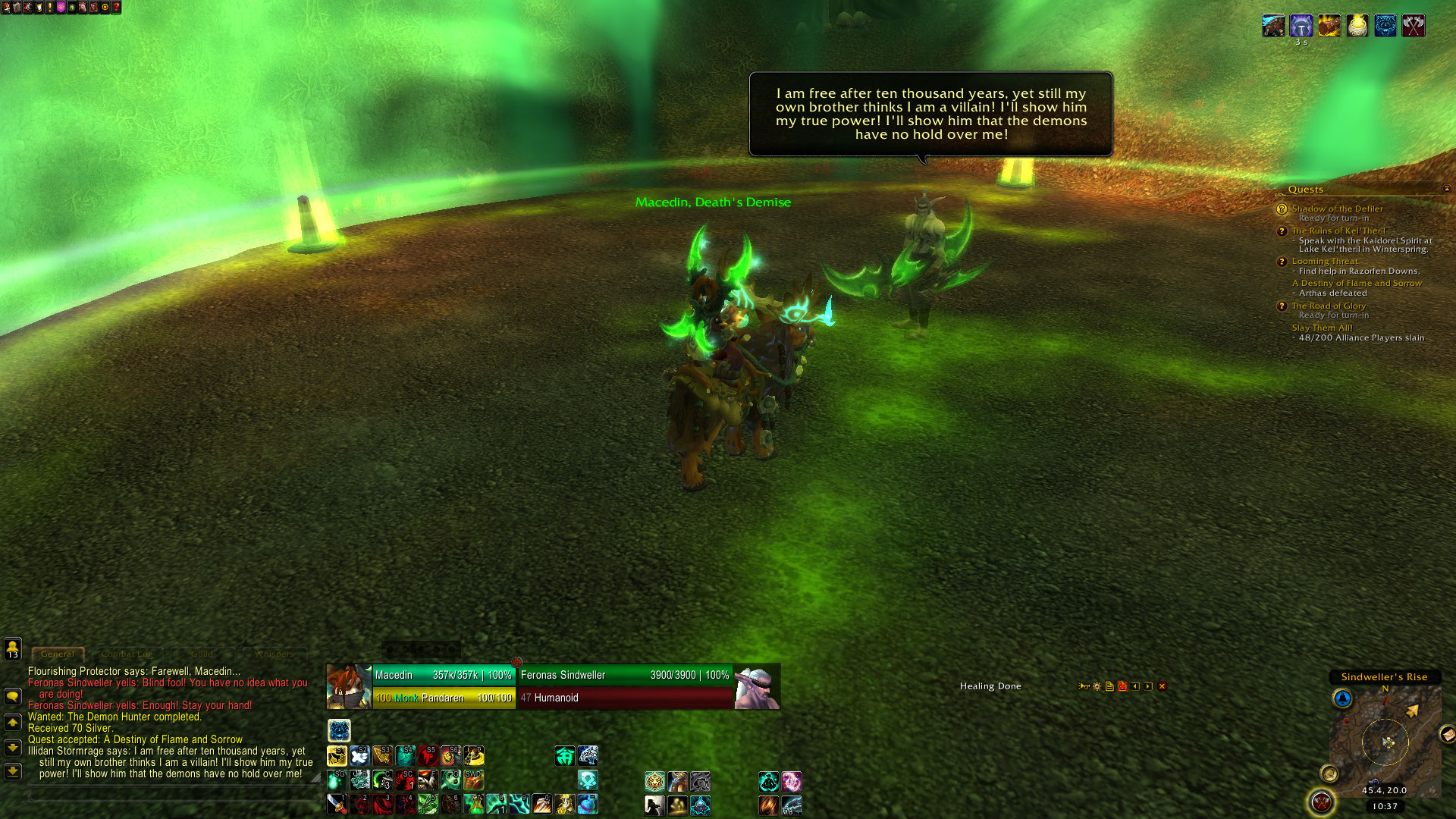Open the crossed-axes button below the minimap
This screenshot has width=1456, height=819.
(x=1321, y=802)
